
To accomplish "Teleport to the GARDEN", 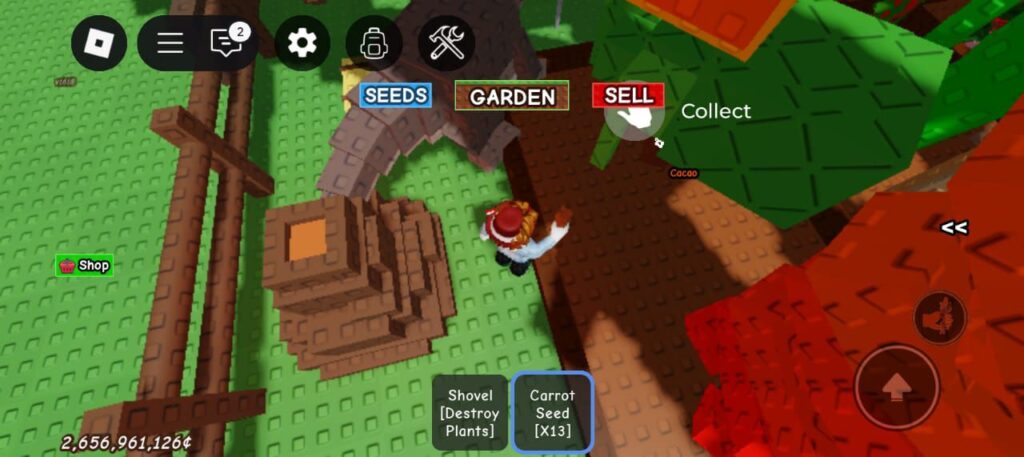I will [x=512, y=96].
